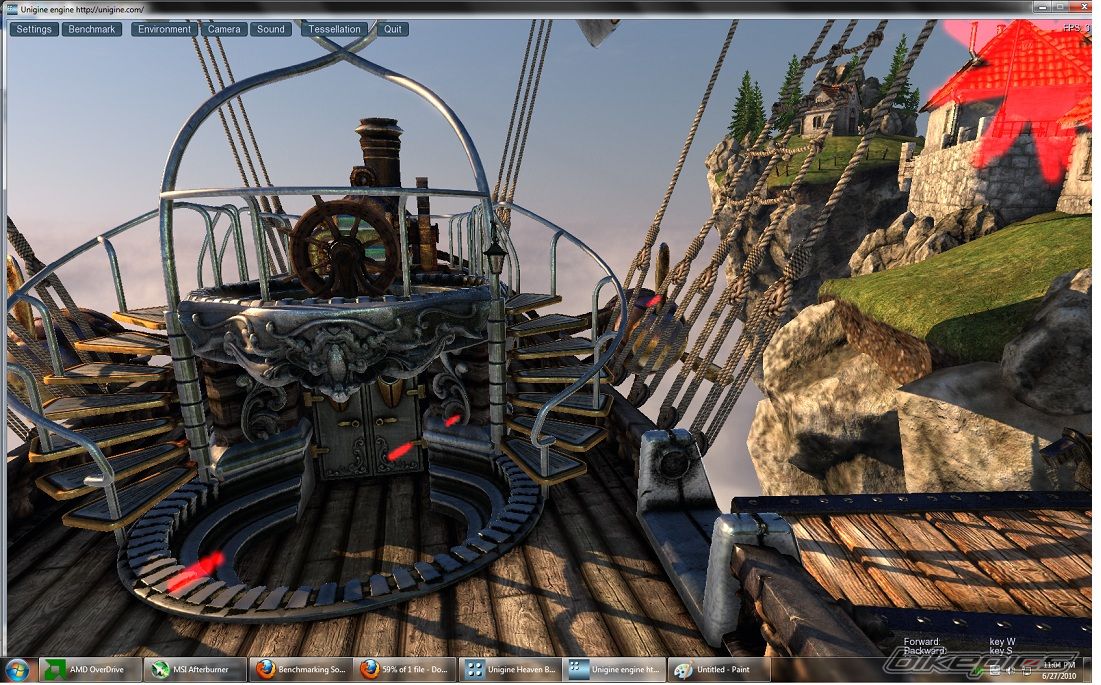Open the Camera menu

(224, 29)
